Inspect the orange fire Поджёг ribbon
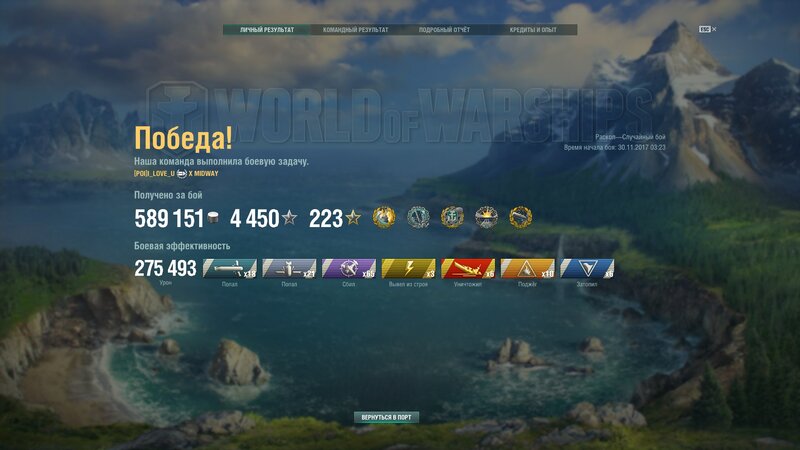This screenshot has height=450, width=800. [x=527, y=268]
